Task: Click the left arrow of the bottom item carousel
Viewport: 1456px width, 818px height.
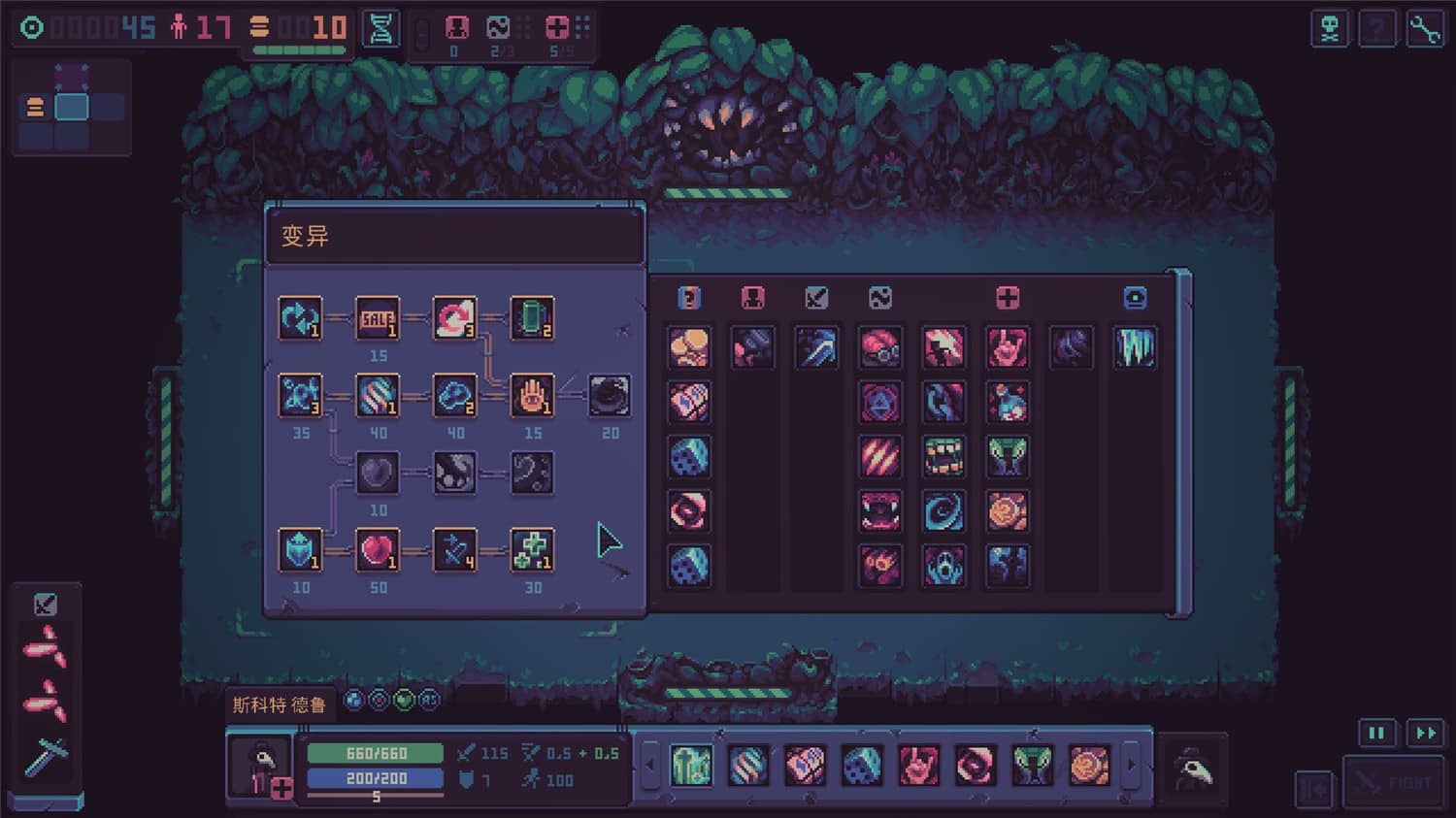Action: pos(648,766)
